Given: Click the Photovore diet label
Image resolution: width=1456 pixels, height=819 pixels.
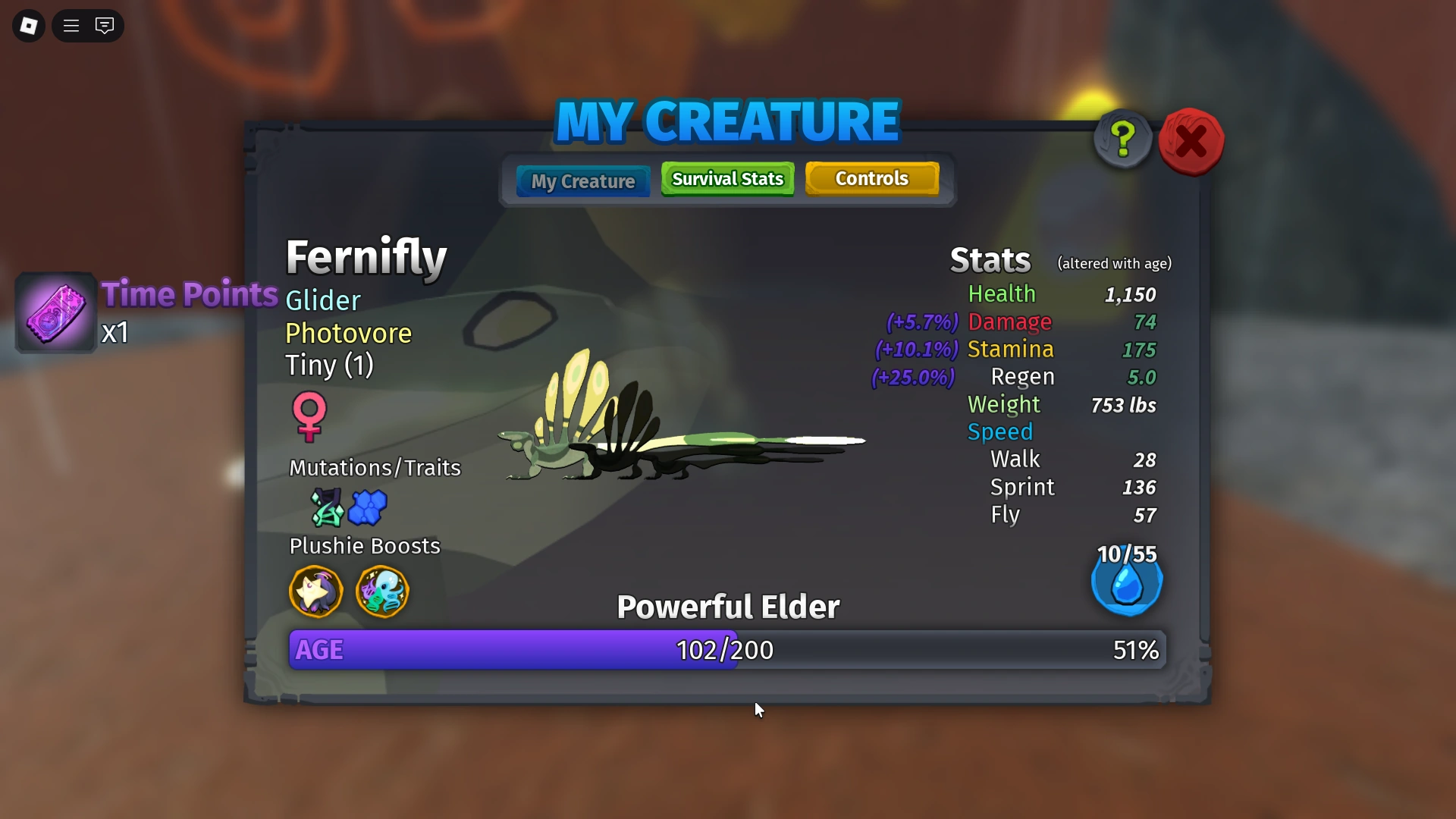Looking at the screenshot, I should pos(348,333).
